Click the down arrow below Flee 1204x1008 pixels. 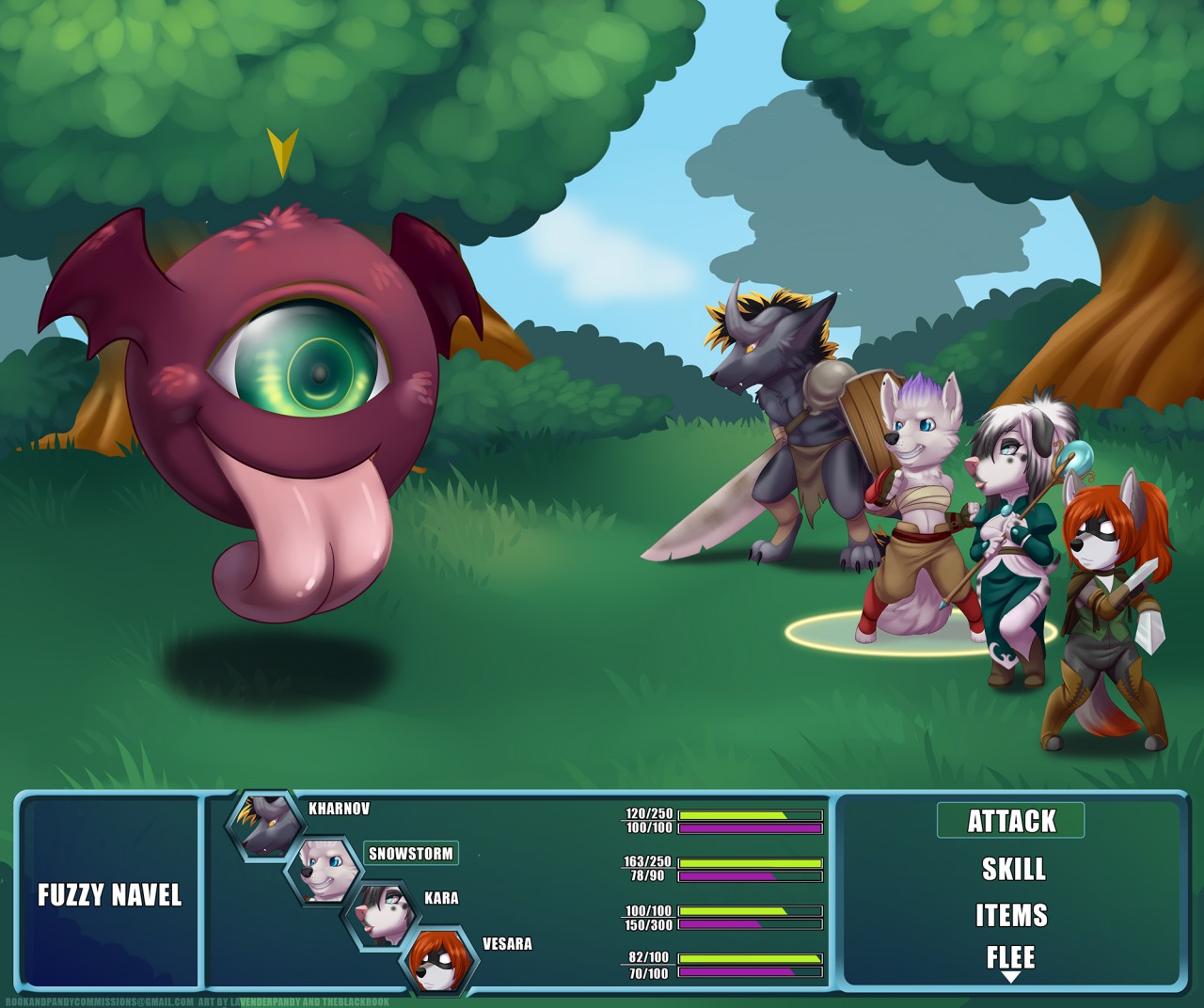pos(1010,978)
